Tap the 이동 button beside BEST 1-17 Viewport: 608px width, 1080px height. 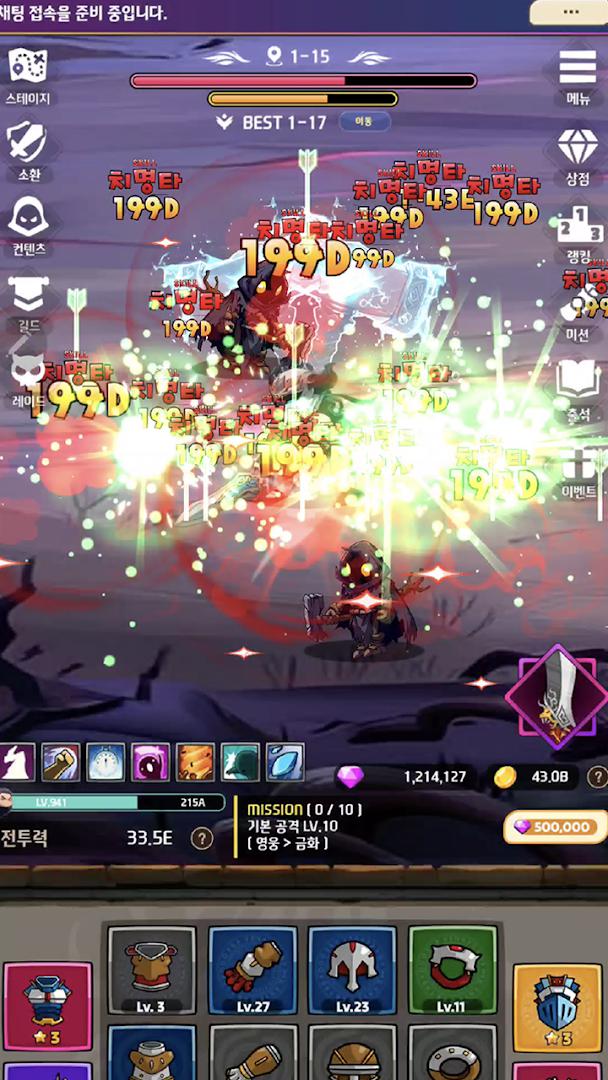(x=364, y=122)
